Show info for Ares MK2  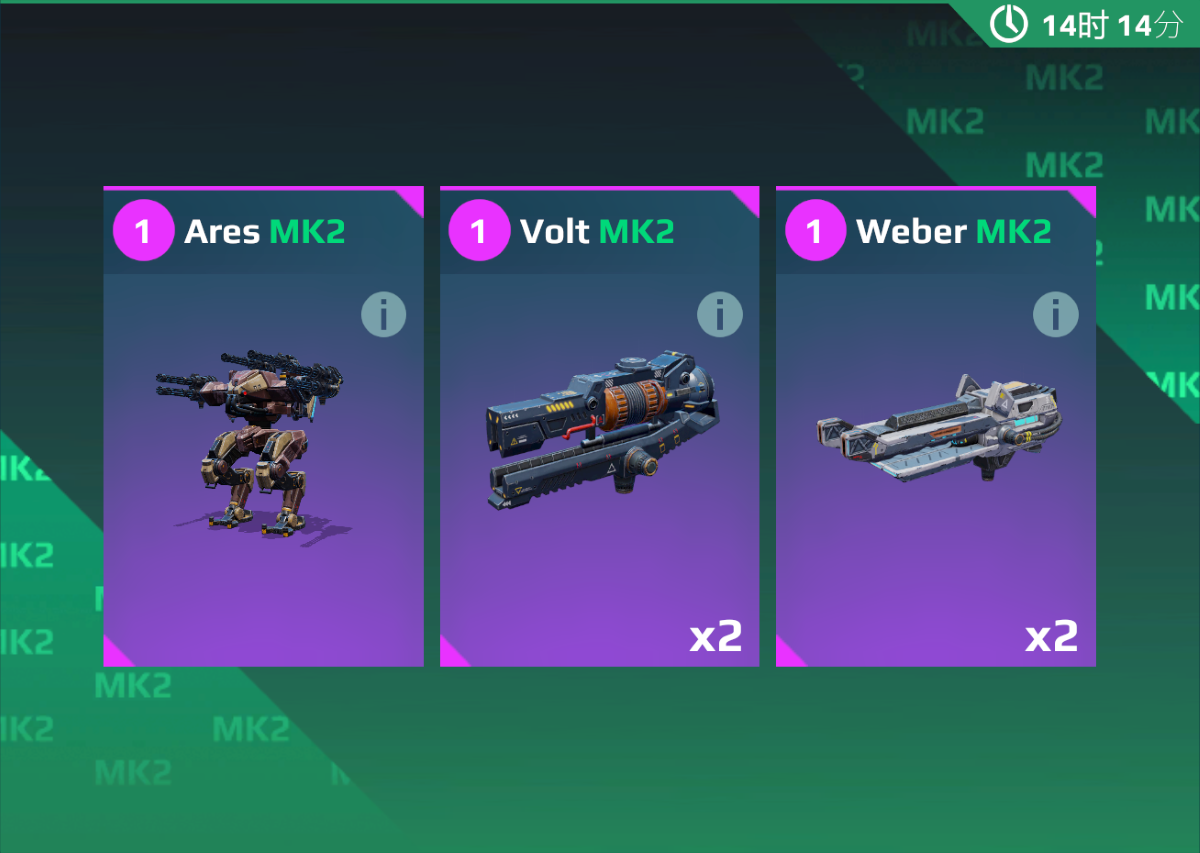(383, 315)
